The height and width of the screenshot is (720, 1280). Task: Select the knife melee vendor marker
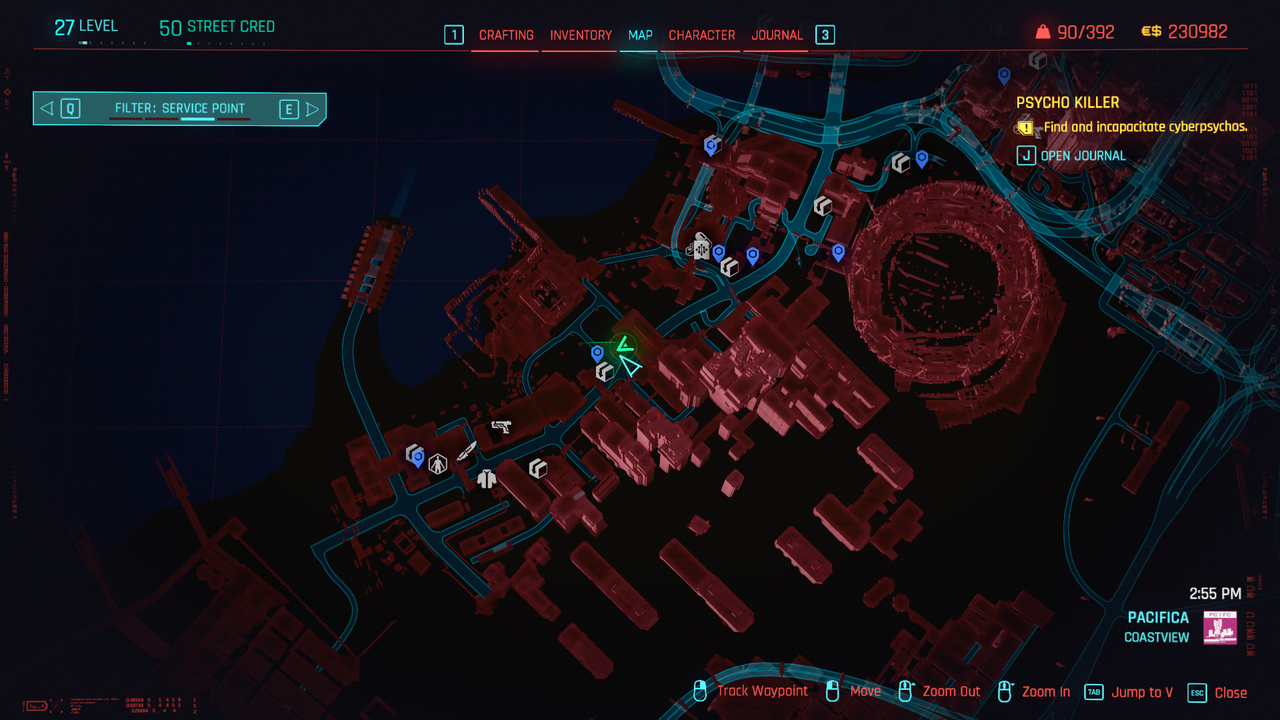coord(467,451)
